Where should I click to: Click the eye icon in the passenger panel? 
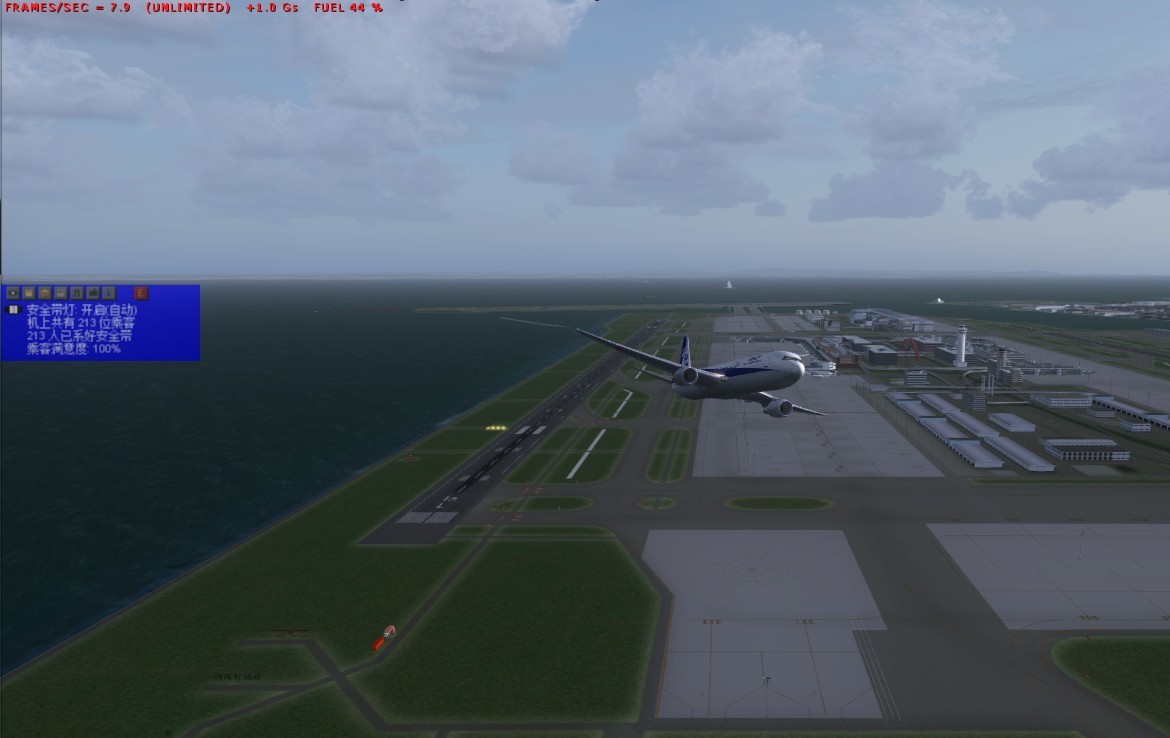point(13,293)
